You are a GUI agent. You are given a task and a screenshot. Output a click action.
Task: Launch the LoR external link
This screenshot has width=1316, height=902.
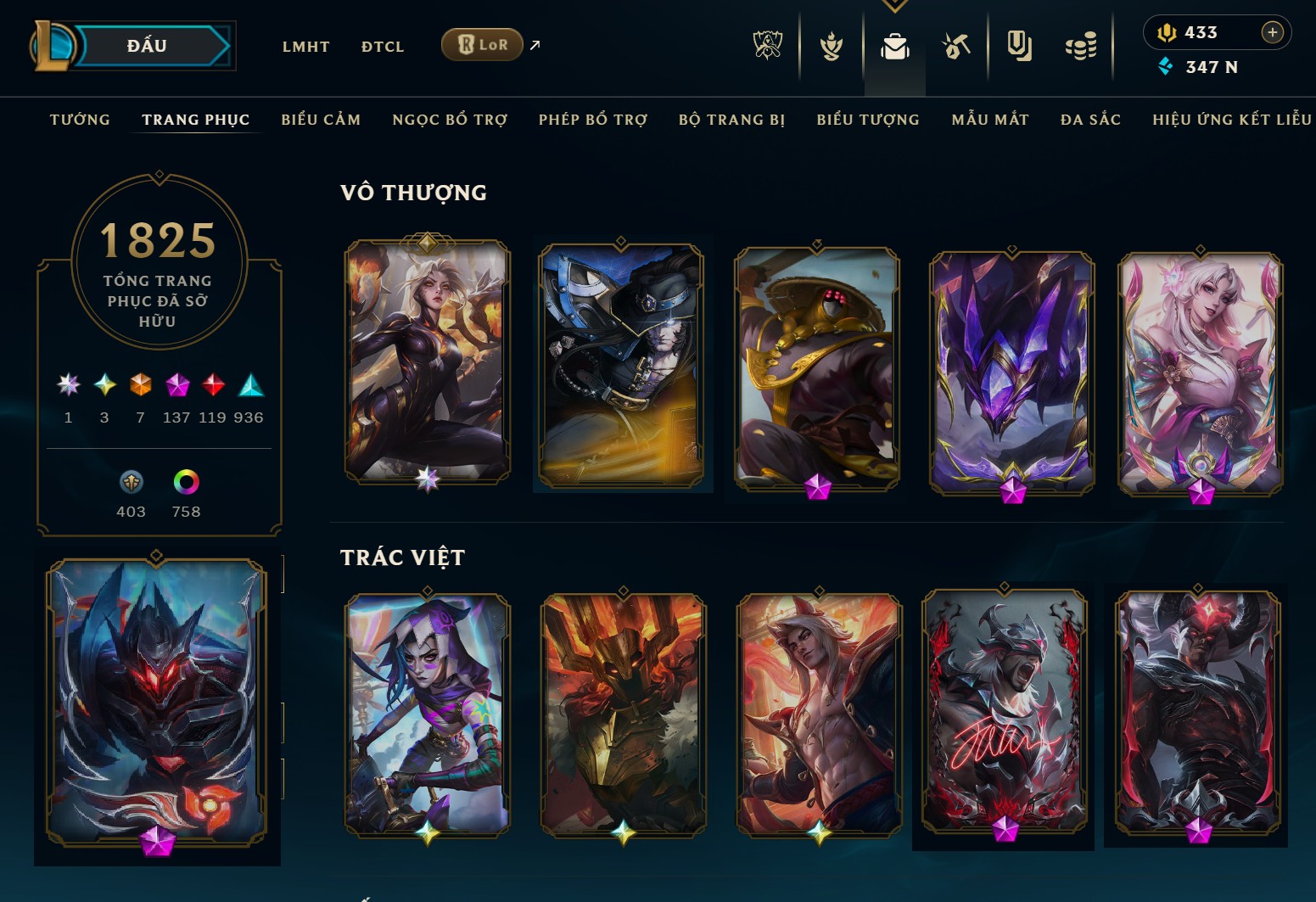click(x=482, y=45)
